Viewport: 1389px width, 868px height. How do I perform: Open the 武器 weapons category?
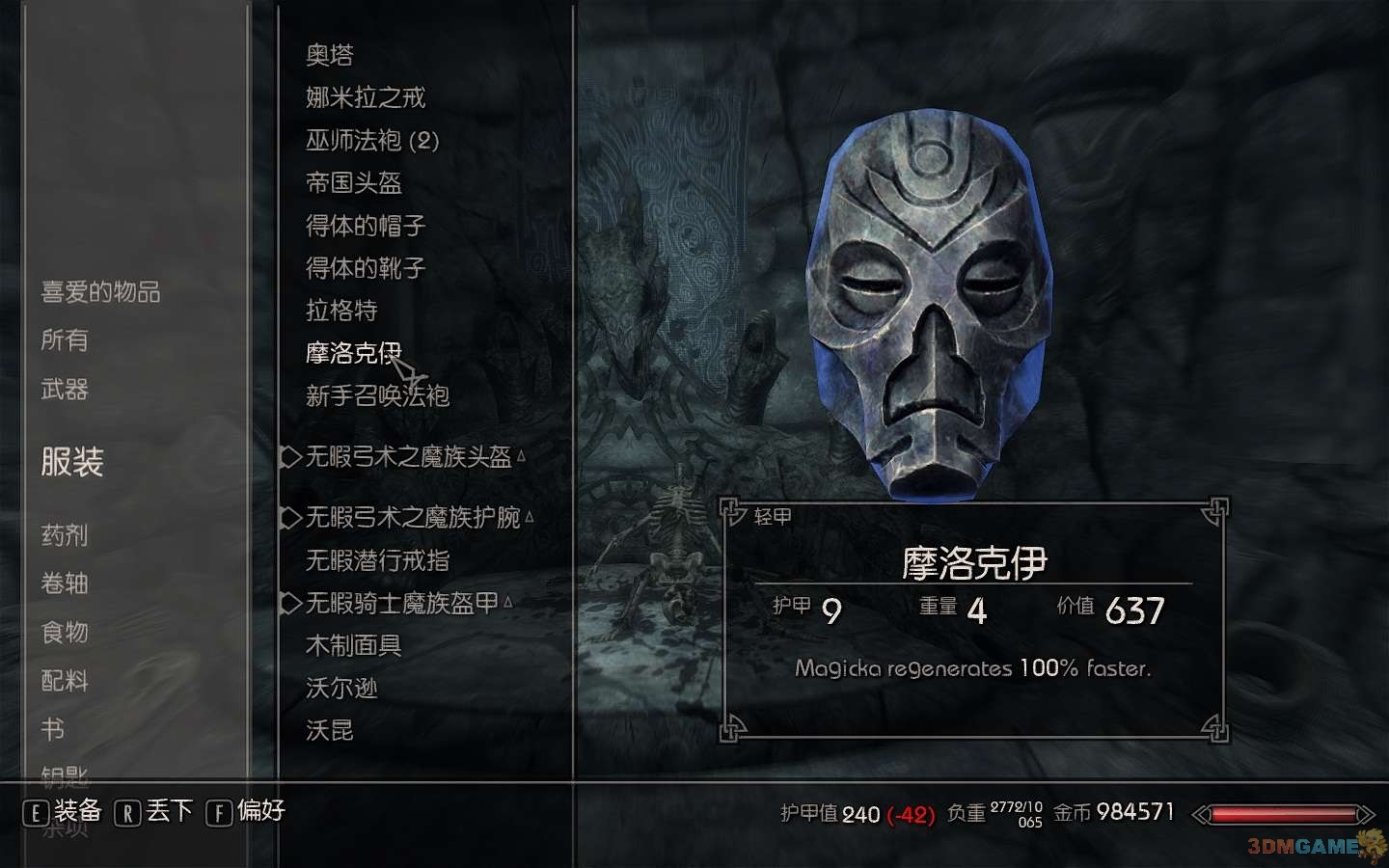pos(65,389)
